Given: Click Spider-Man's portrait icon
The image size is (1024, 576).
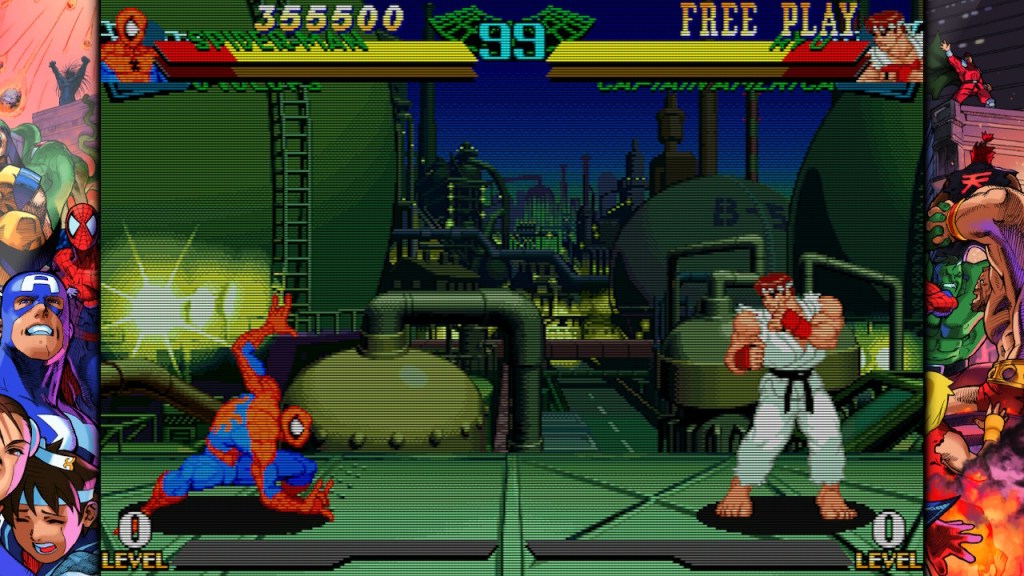Looking at the screenshot, I should click(x=130, y=45).
